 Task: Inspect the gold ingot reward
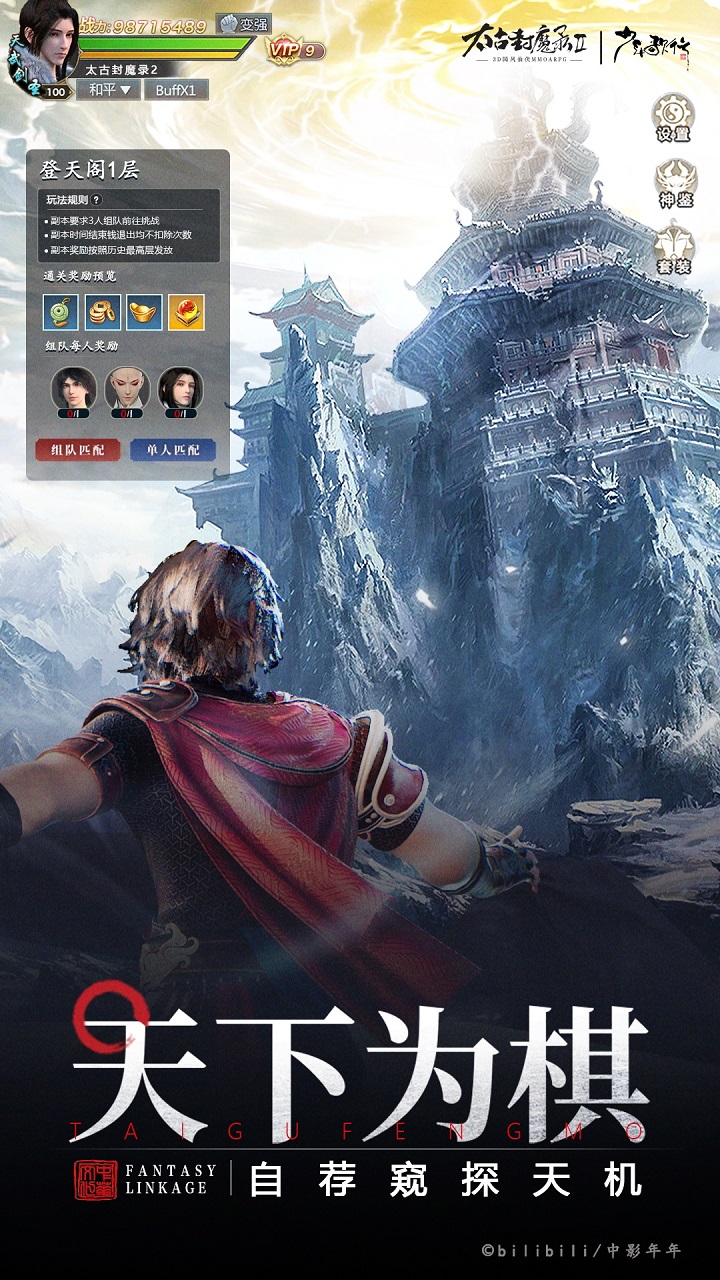tap(144, 312)
